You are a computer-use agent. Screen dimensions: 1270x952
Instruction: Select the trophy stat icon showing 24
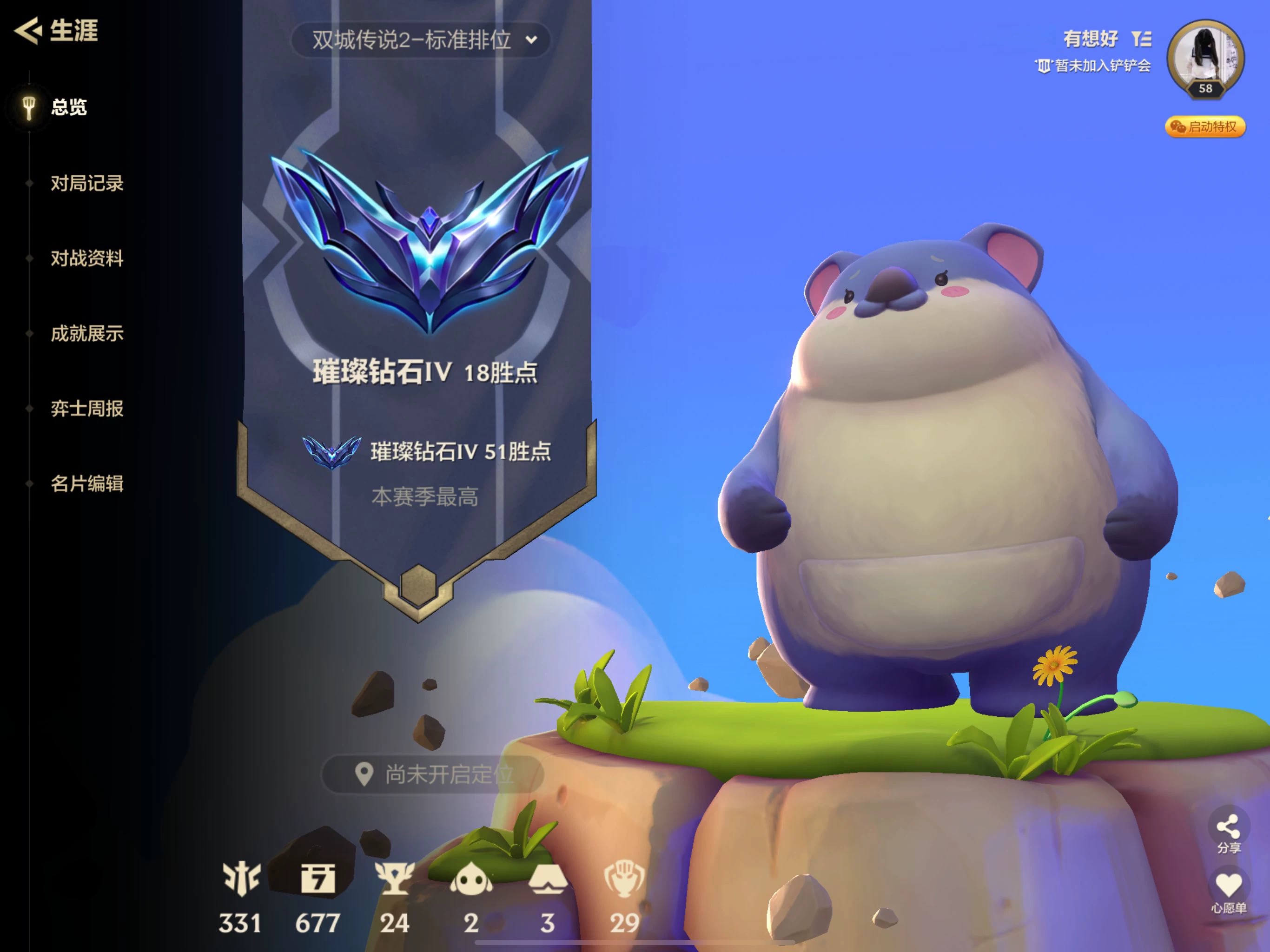[395, 879]
